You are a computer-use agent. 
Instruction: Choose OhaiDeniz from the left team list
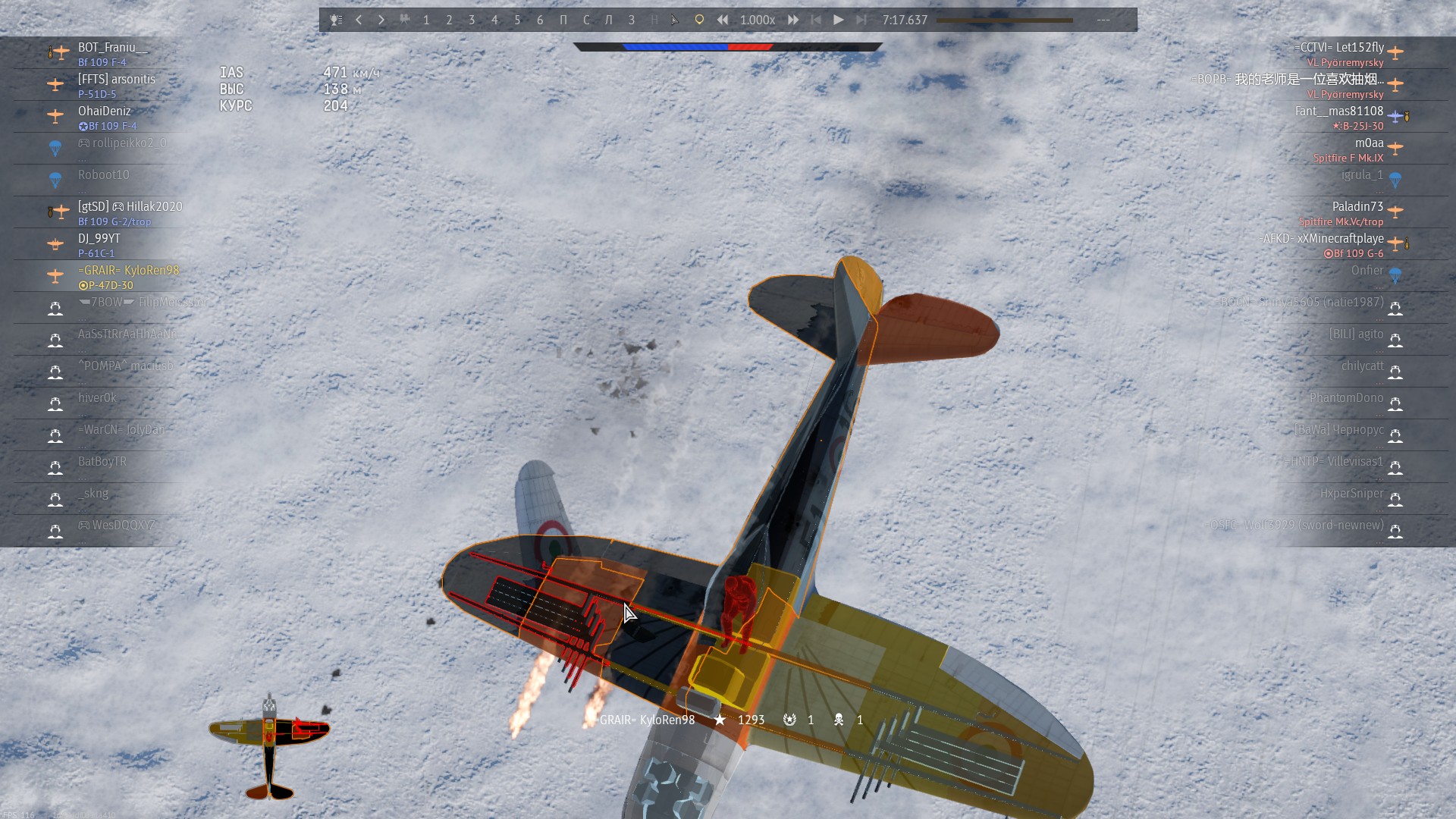(105, 117)
